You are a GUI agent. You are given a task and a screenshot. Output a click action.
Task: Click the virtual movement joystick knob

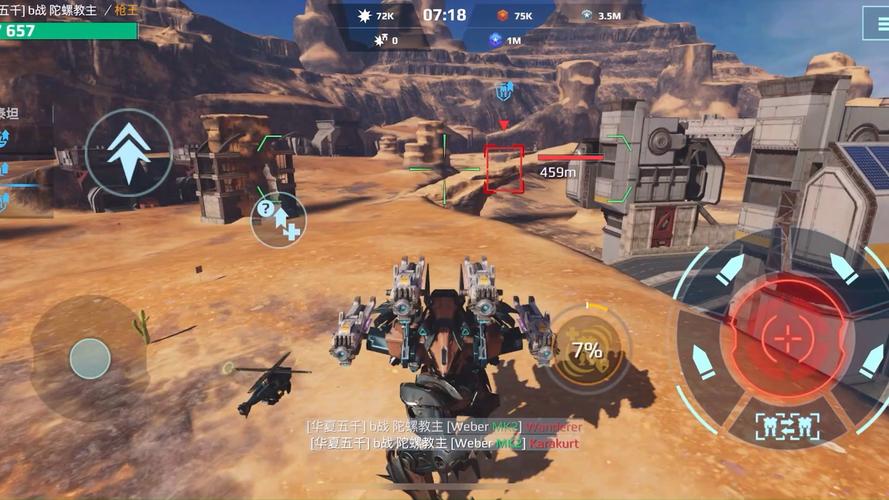[90, 357]
